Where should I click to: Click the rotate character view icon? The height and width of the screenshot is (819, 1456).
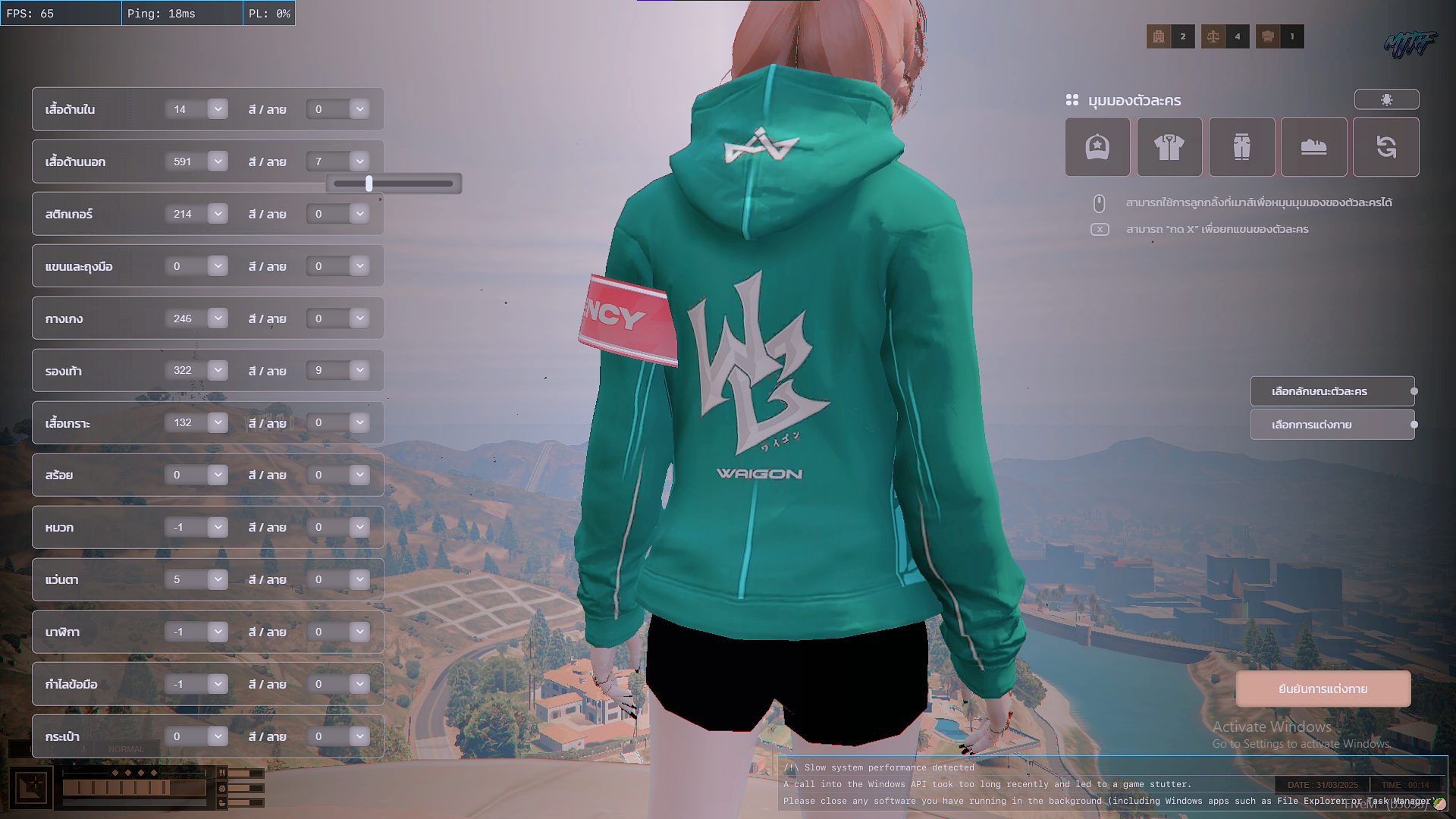click(1385, 146)
